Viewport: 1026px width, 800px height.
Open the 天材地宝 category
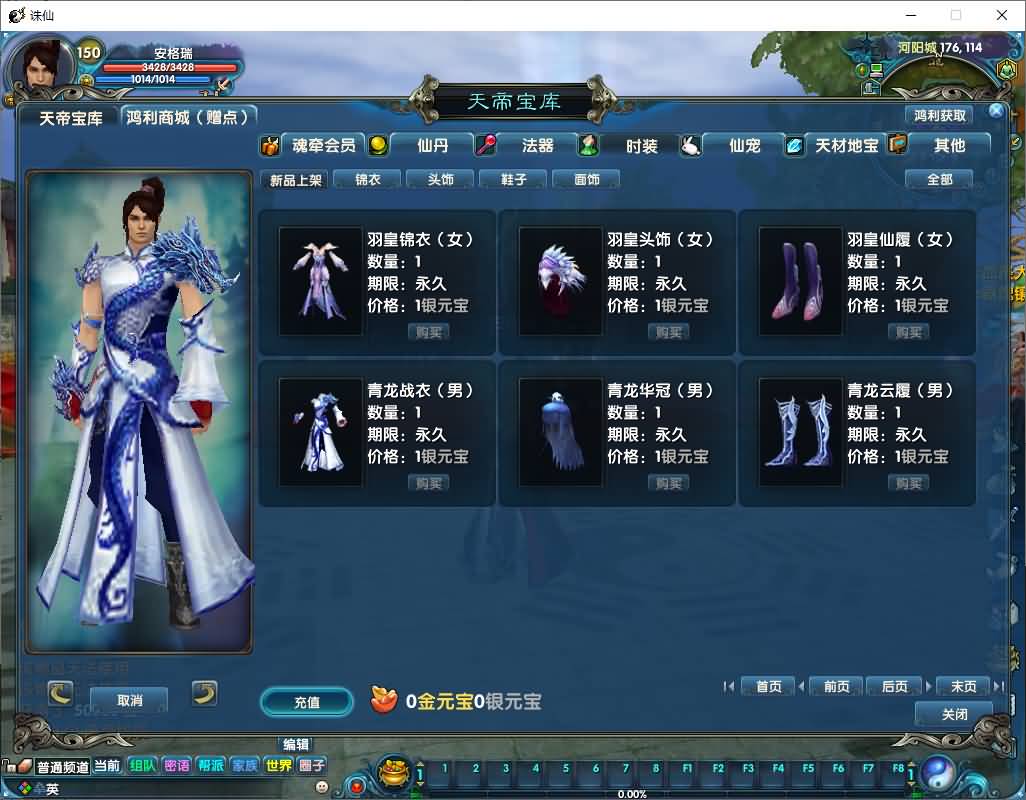[x=846, y=145]
